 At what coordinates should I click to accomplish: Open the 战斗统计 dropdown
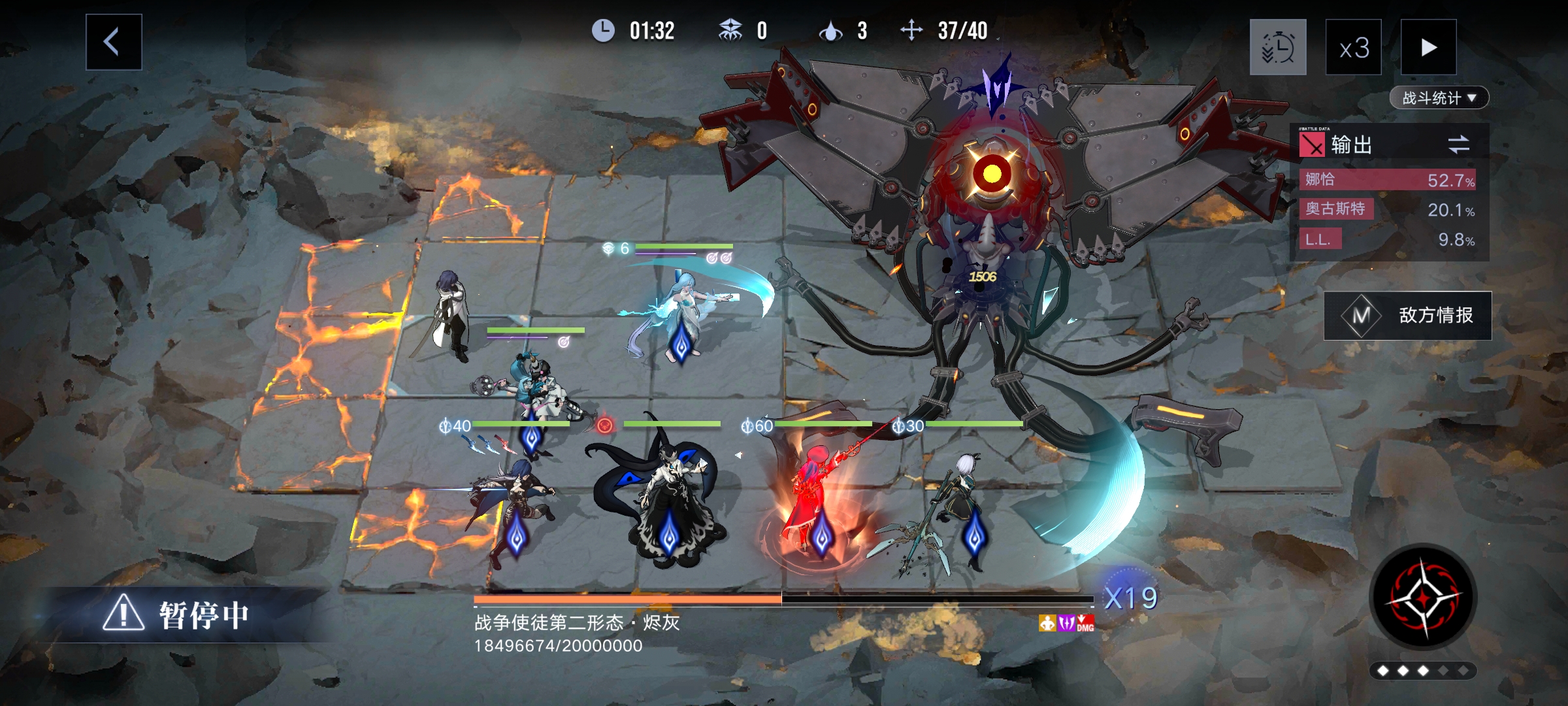(x=1440, y=96)
